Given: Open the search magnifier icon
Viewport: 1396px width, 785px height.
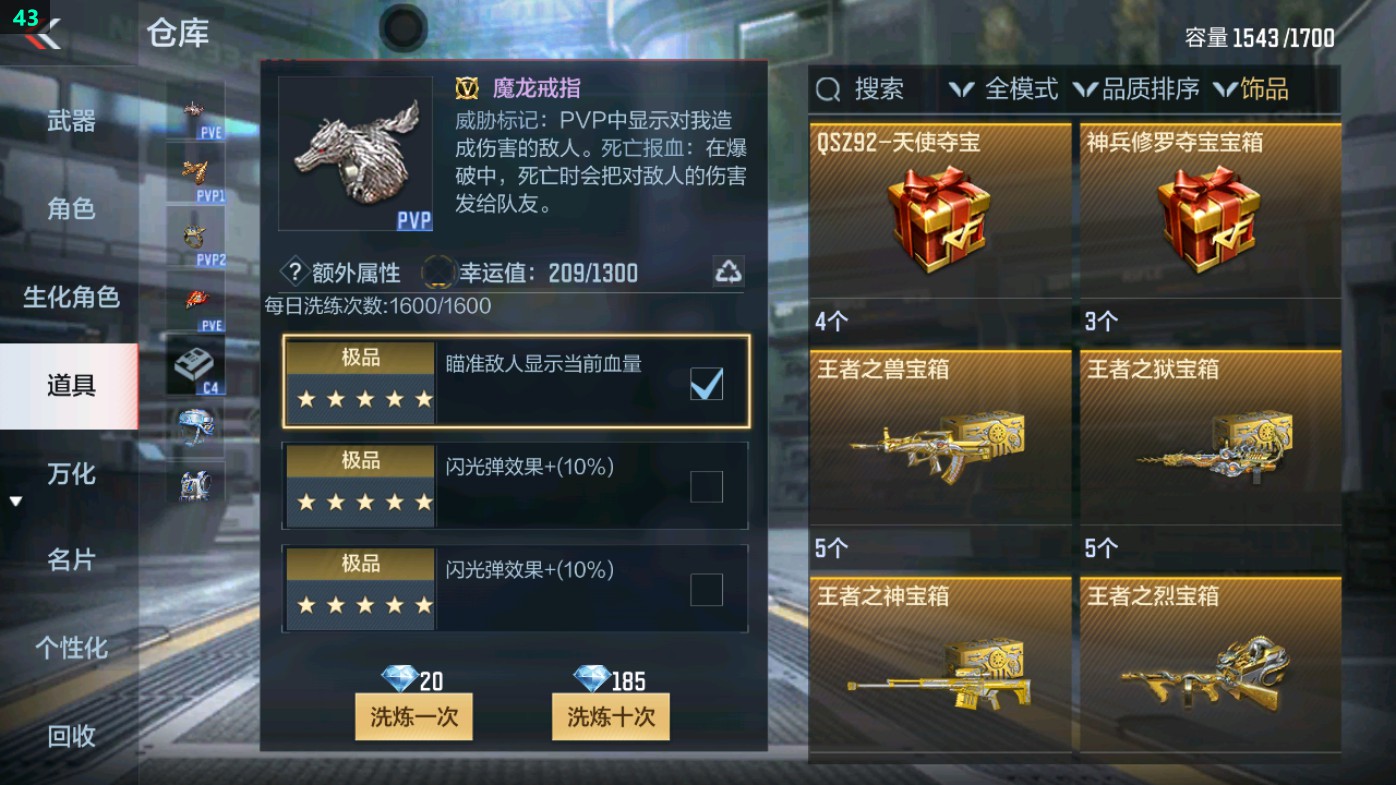Looking at the screenshot, I should (x=826, y=89).
